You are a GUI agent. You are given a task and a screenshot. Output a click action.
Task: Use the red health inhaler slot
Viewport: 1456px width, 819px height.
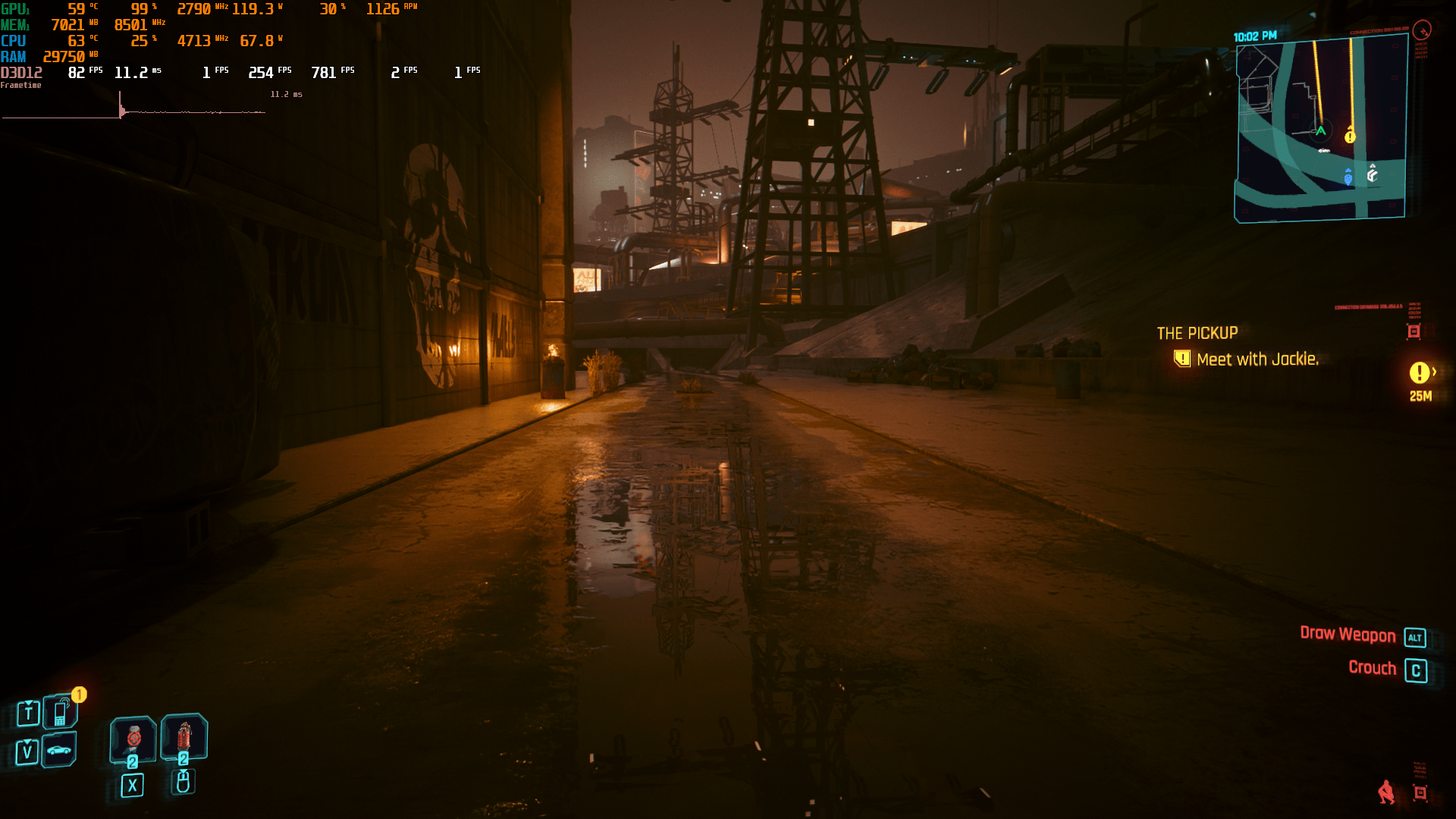tap(184, 736)
